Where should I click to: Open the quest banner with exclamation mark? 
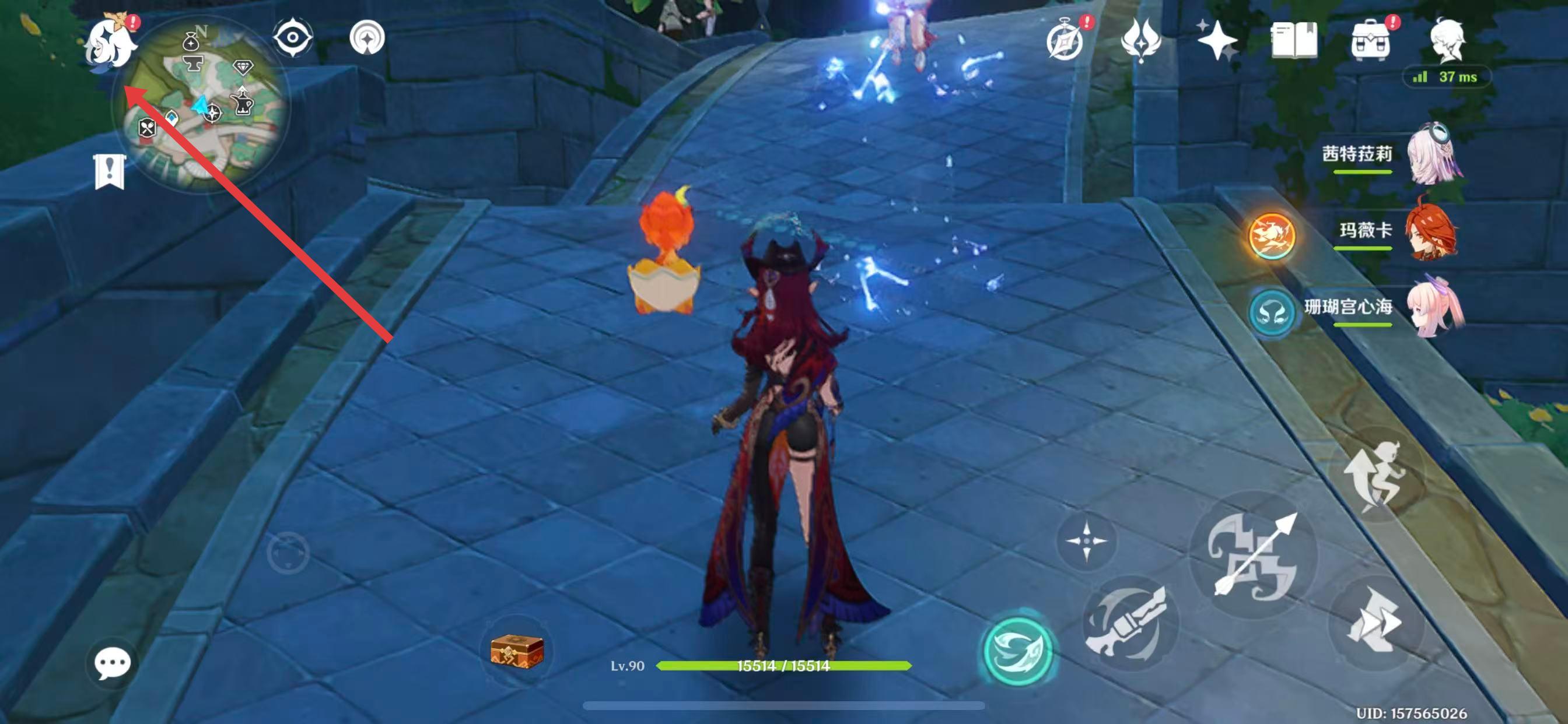(x=110, y=171)
